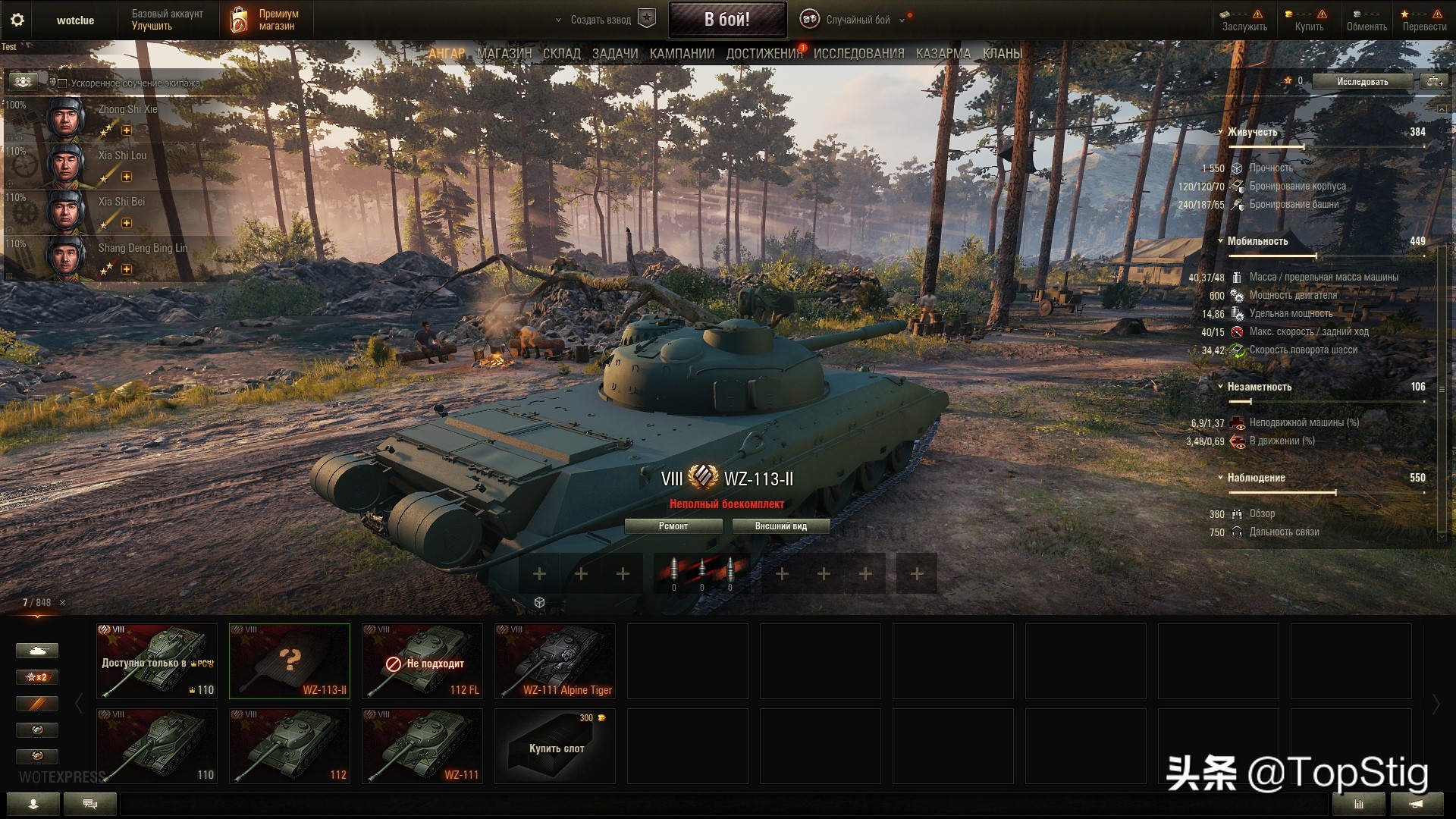This screenshot has height=819, width=1456.
Task: Toggle accelerated crew training checkbox
Action: pyautogui.click(x=63, y=83)
